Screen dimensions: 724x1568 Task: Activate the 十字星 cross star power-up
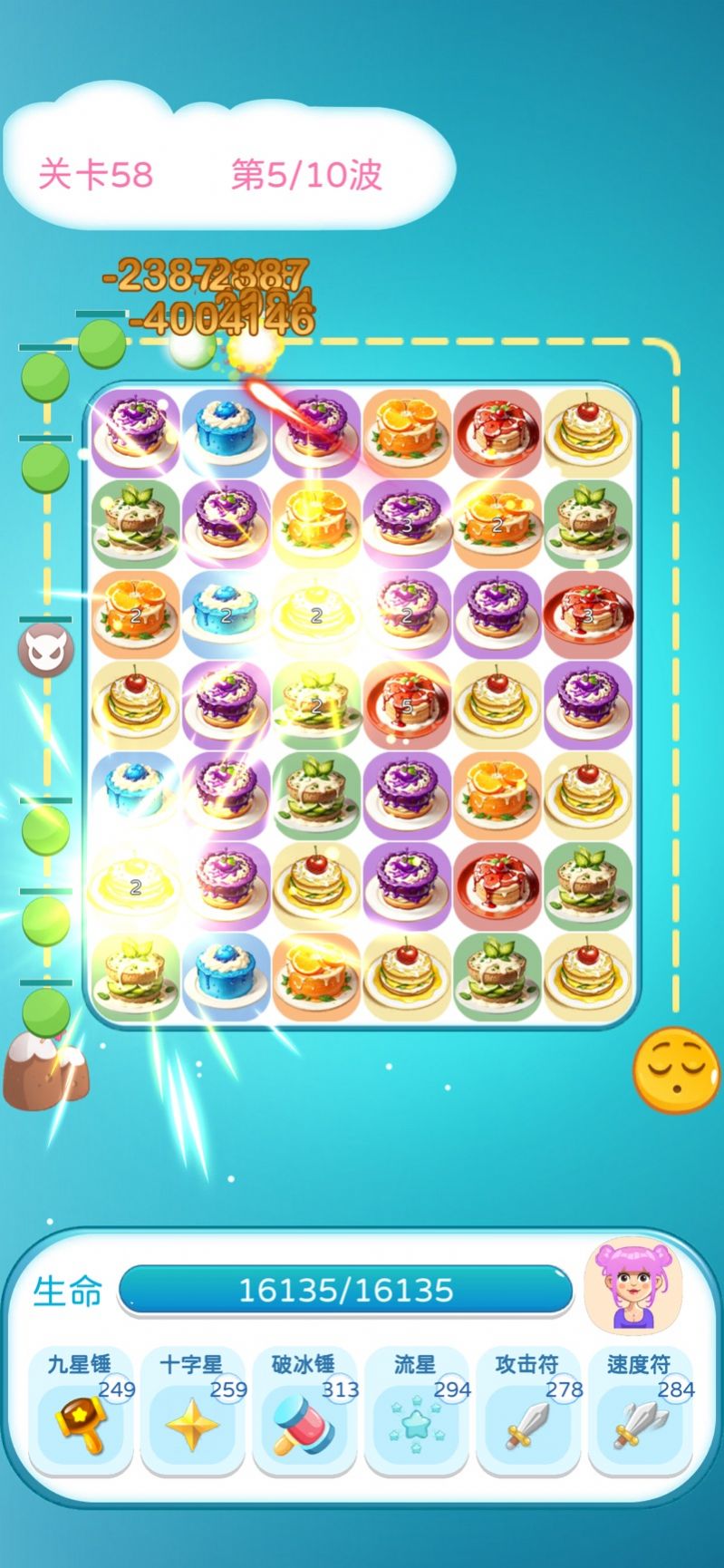click(x=192, y=1411)
